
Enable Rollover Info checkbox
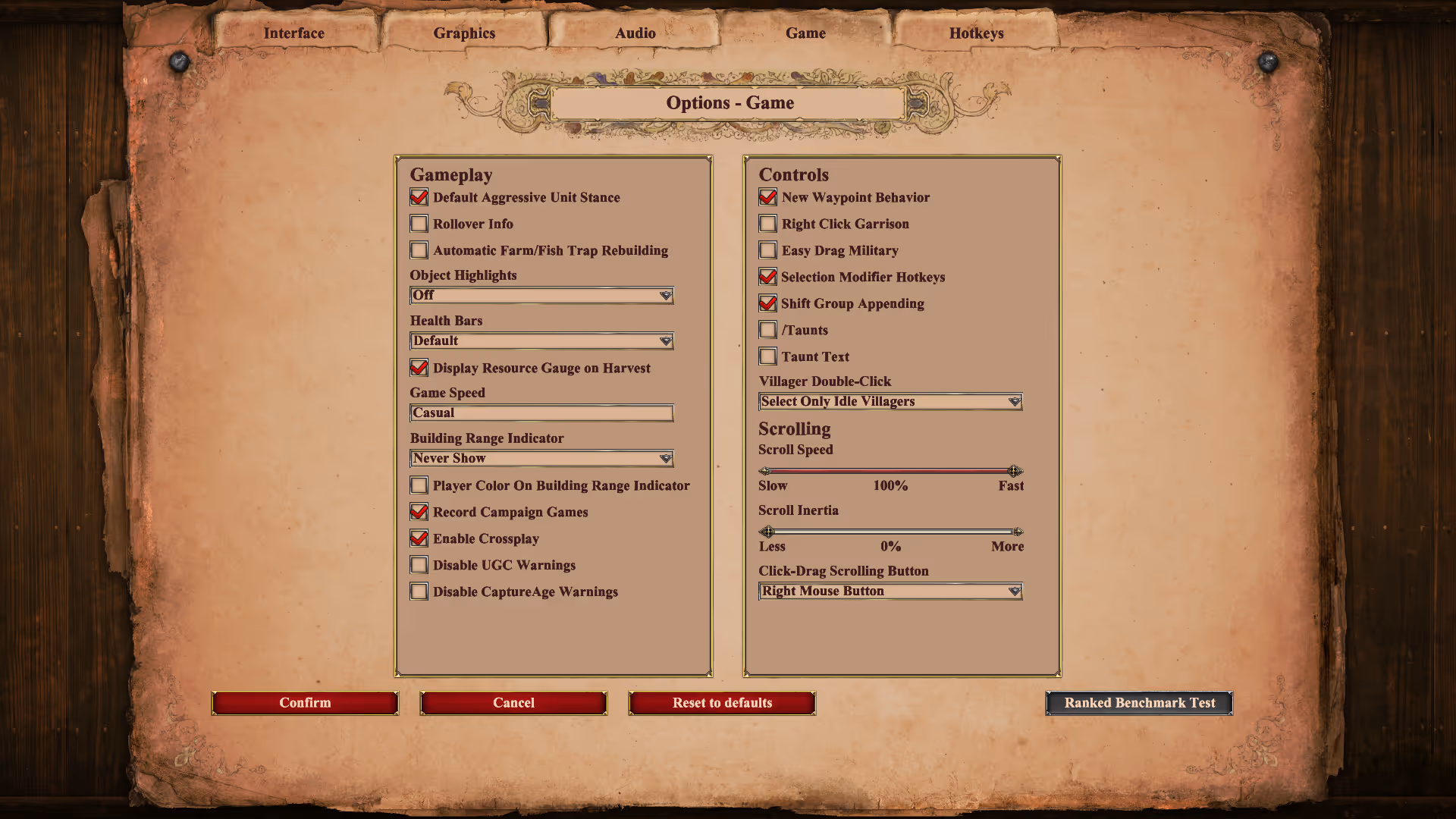419,224
